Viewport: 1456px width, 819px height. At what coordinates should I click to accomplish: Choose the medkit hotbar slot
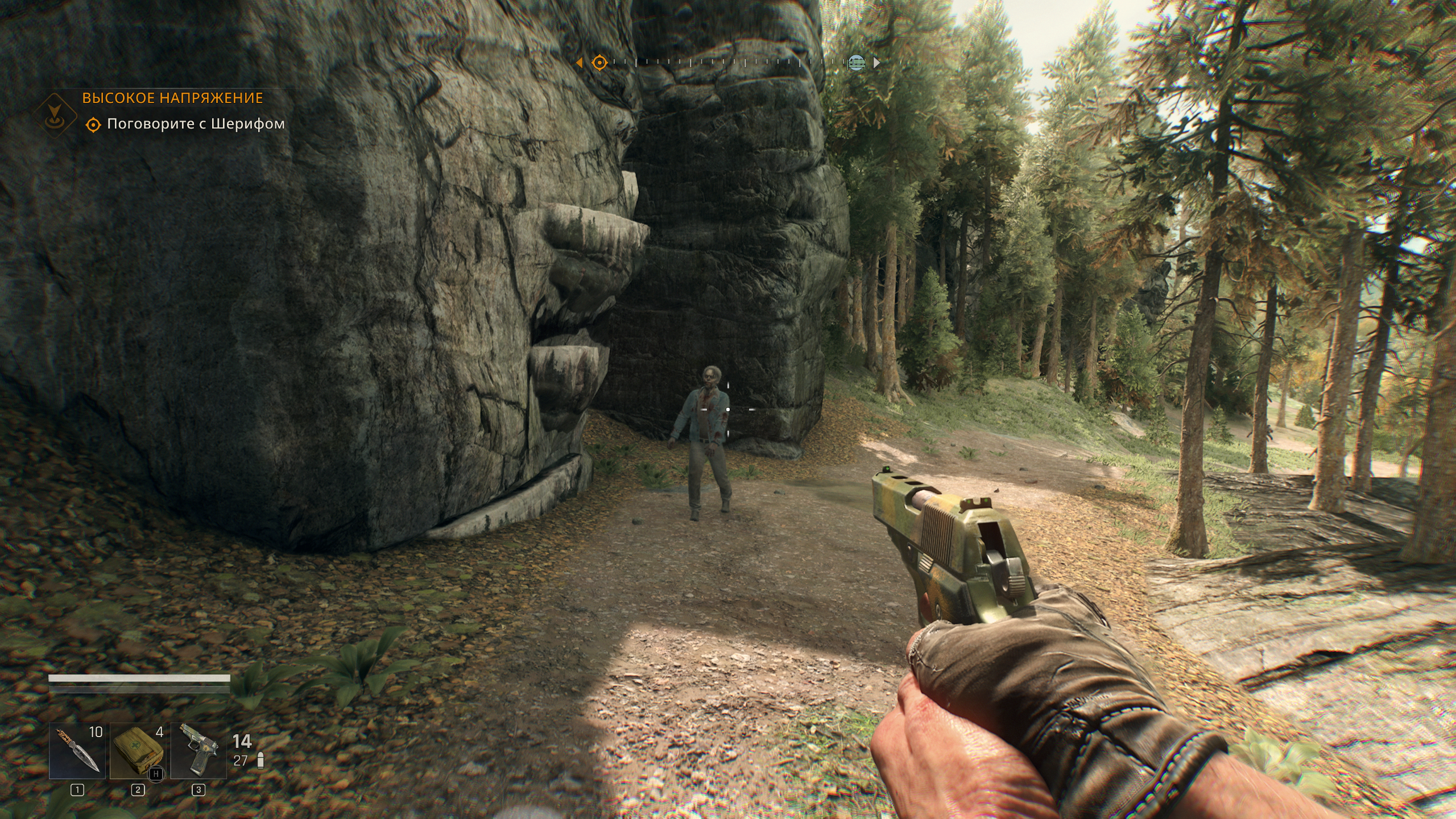pos(138,751)
